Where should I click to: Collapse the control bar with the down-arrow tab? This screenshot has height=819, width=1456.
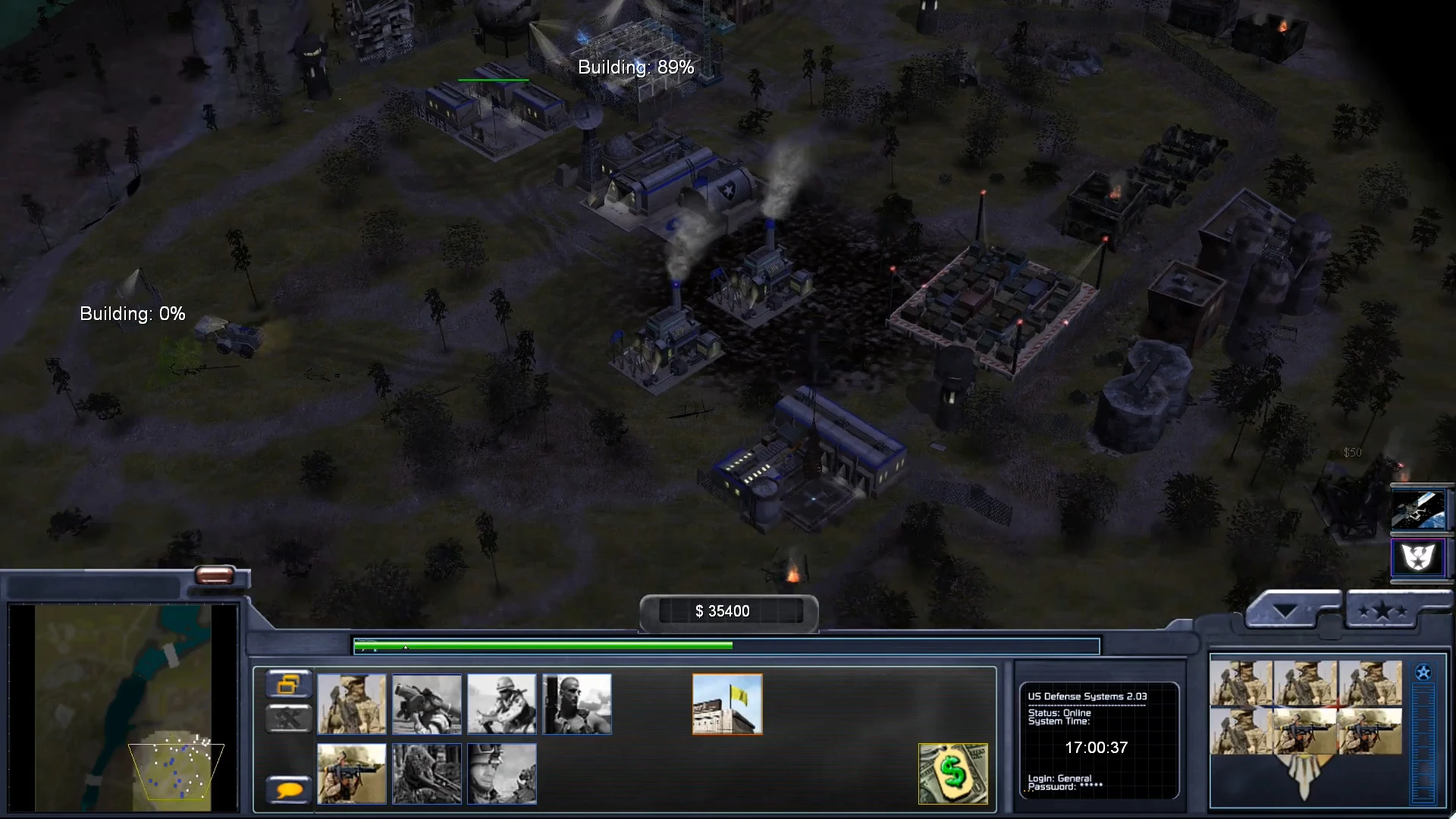click(x=1285, y=607)
